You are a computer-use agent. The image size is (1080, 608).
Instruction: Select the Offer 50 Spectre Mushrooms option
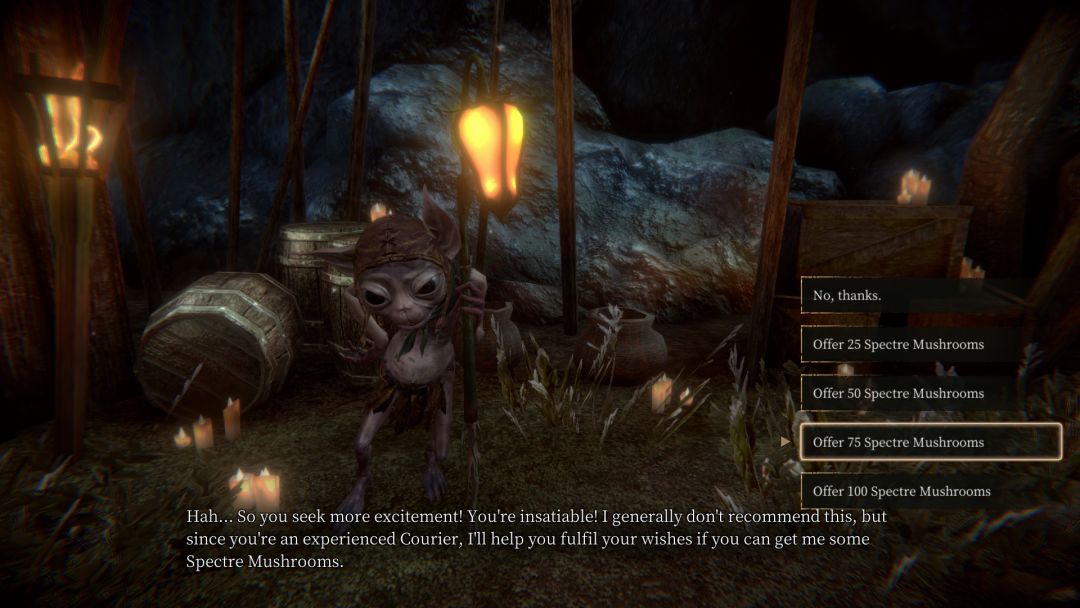[x=930, y=393]
